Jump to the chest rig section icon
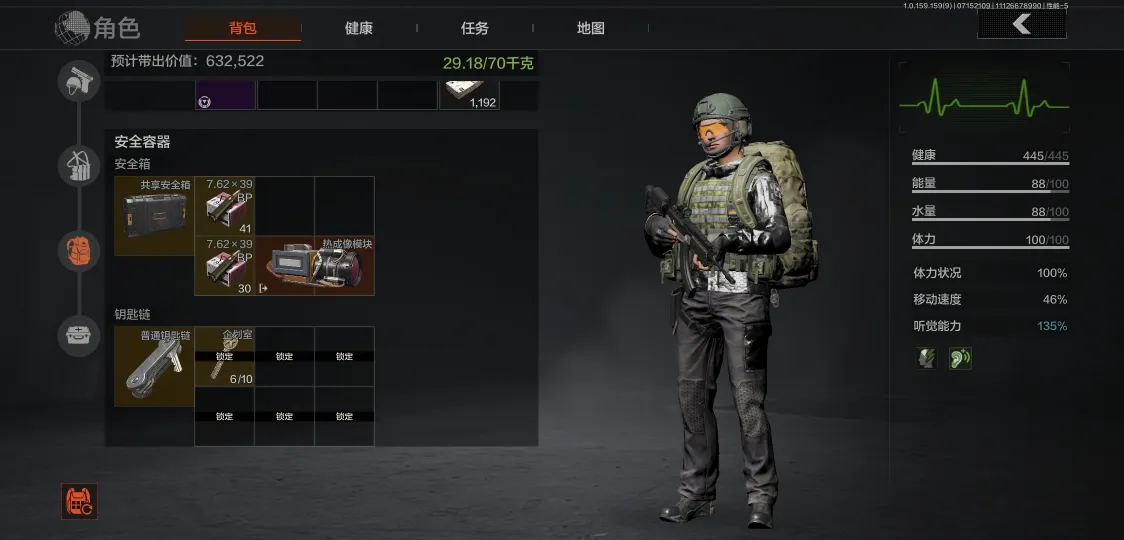 (x=78, y=165)
